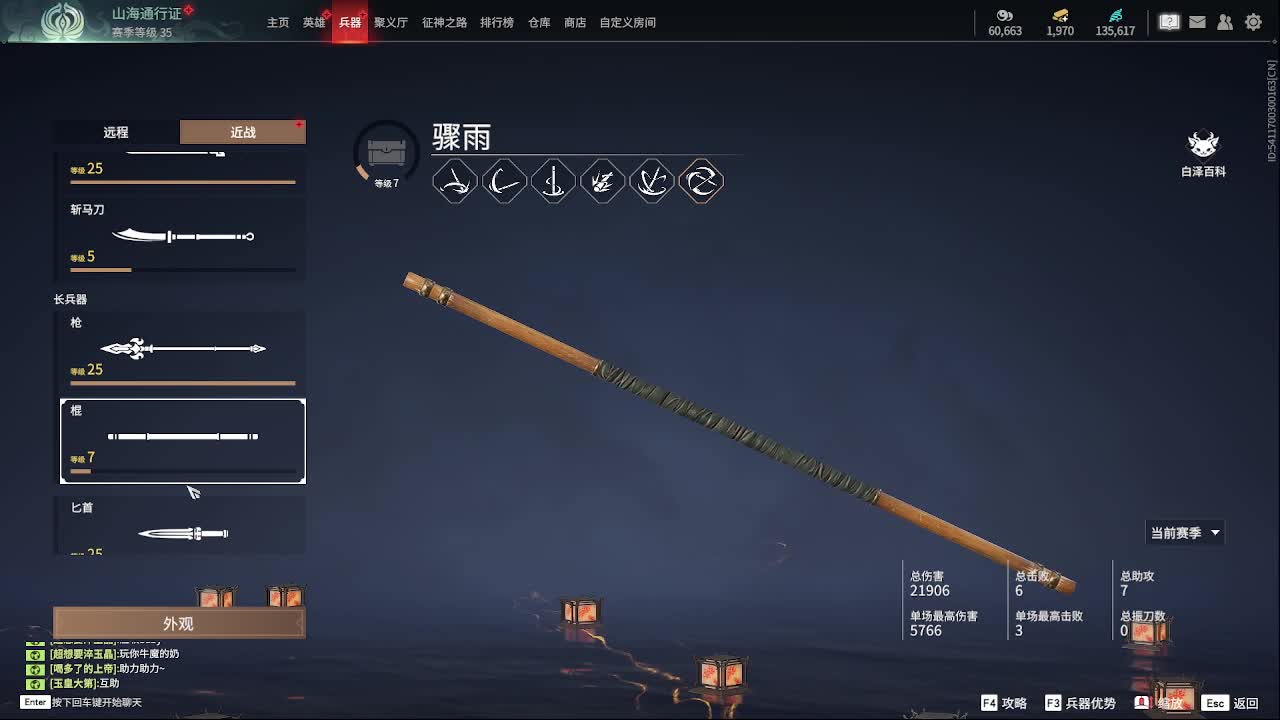
Task: Open the 攻略 guide via F4 label
Action: pyautogui.click(x=1002, y=703)
